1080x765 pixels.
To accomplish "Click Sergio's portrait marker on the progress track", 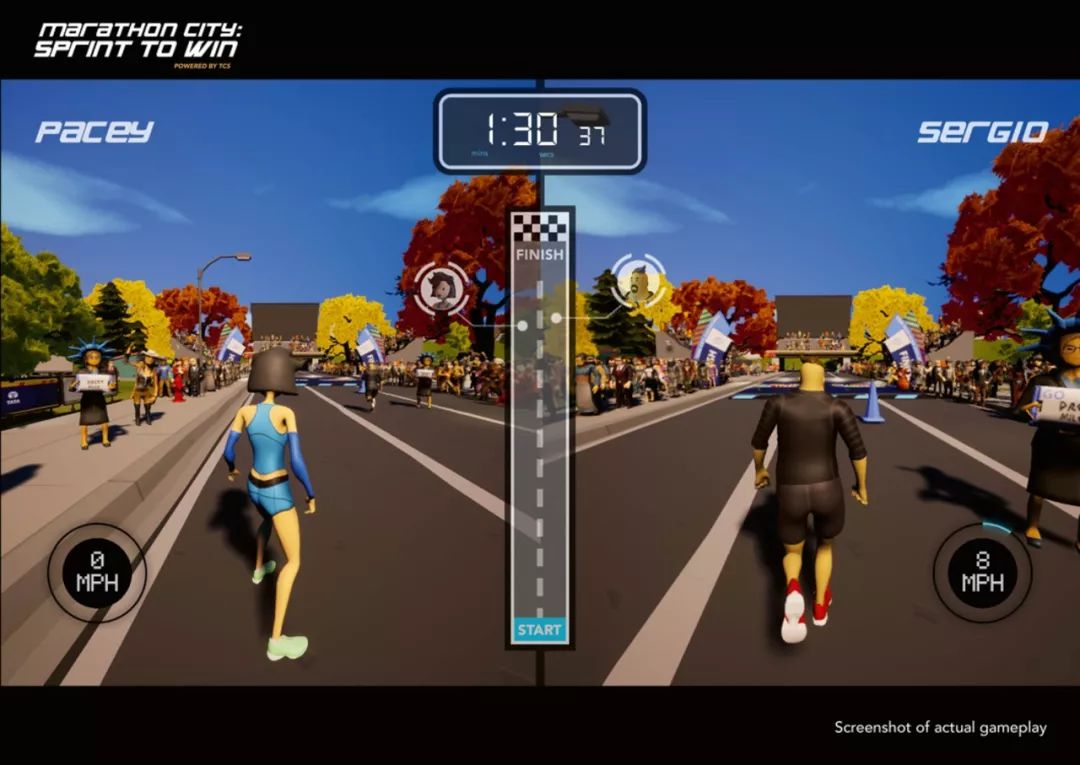I will tap(638, 281).
